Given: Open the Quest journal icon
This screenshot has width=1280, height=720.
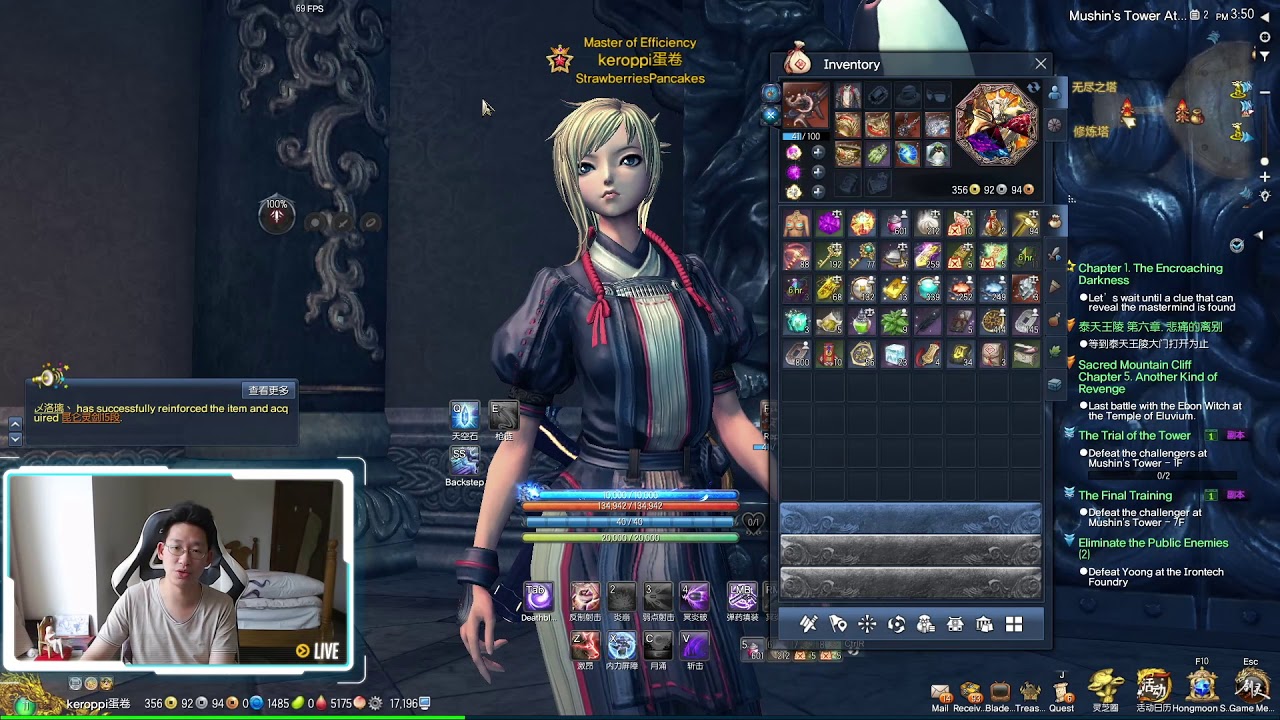Looking at the screenshot, I should tap(1061, 692).
